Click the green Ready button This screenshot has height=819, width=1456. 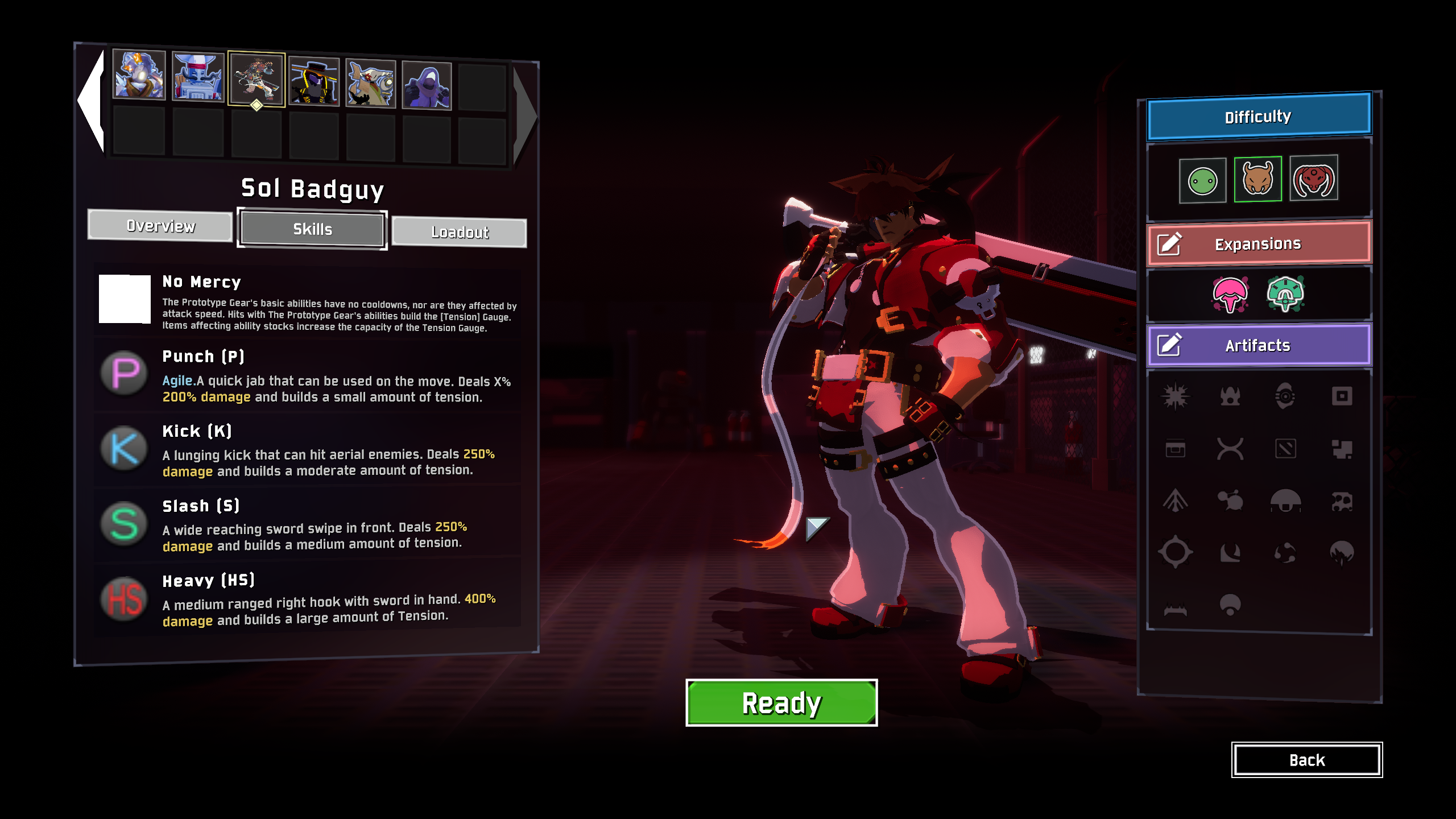pos(781,703)
